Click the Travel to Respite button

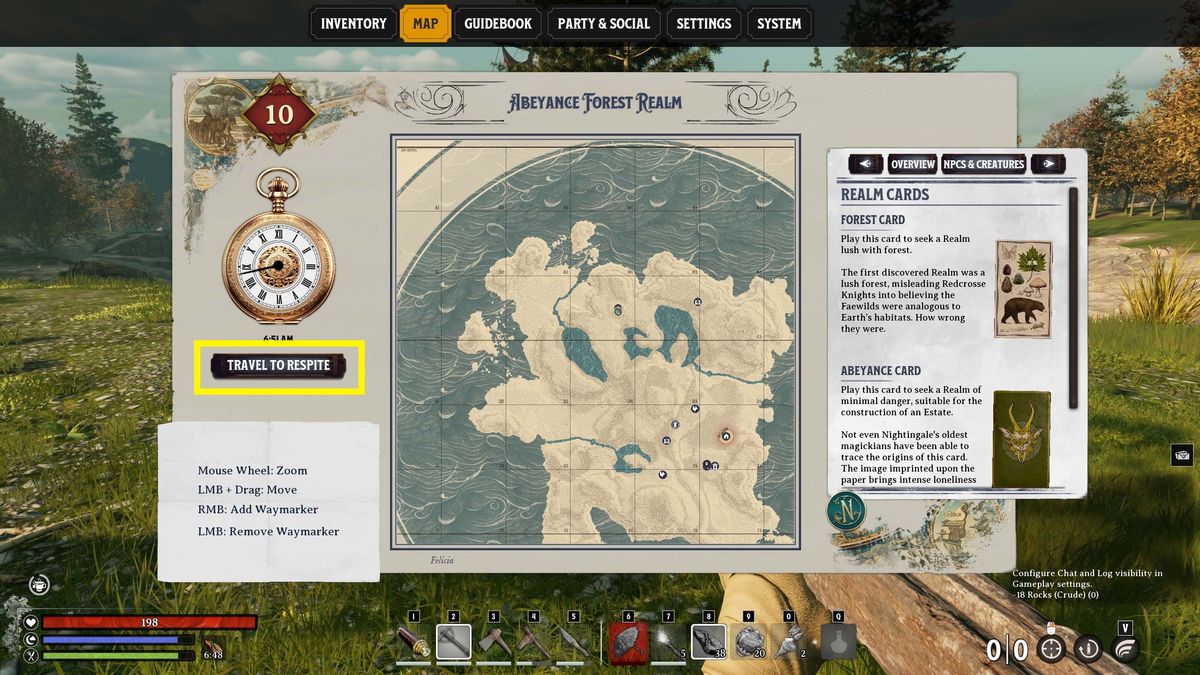[x=278, y=366]
